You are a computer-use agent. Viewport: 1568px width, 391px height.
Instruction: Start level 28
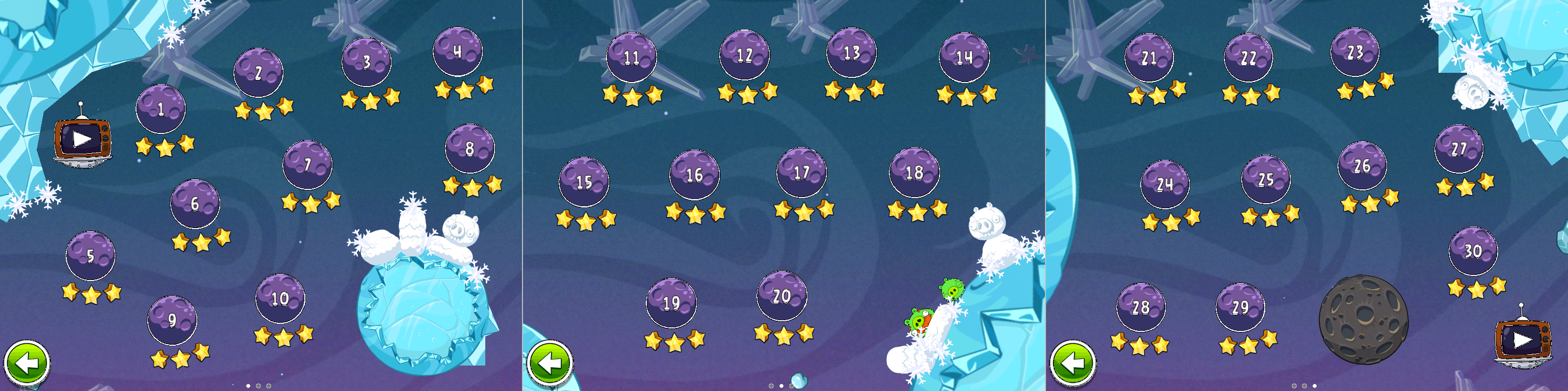tap(1141, 307)
